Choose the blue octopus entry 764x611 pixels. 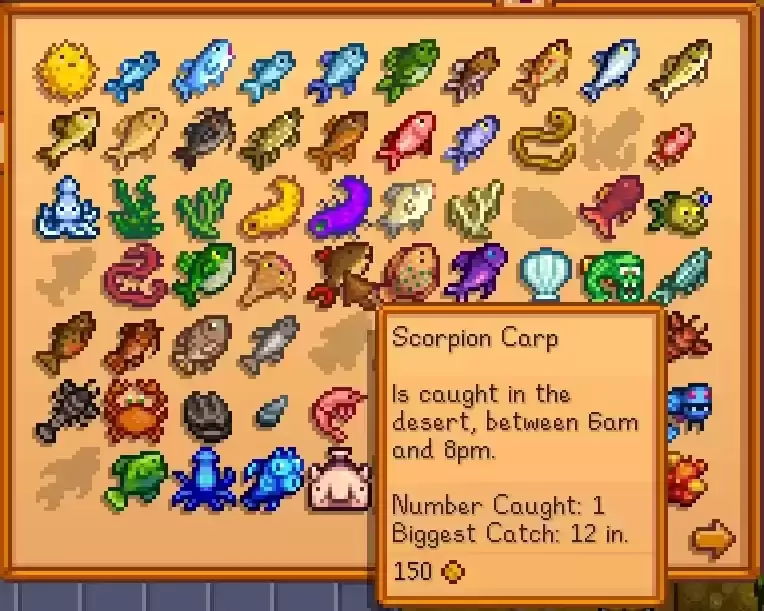pos(65,206)
